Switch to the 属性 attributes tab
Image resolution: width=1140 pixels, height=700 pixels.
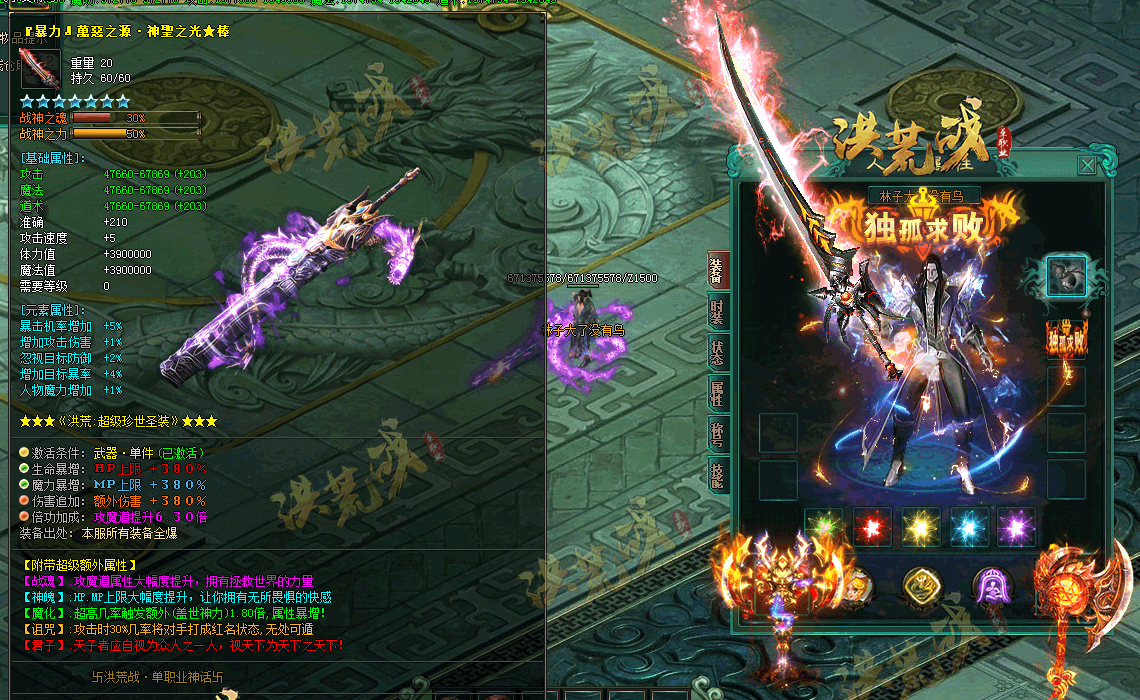[717, 395]
